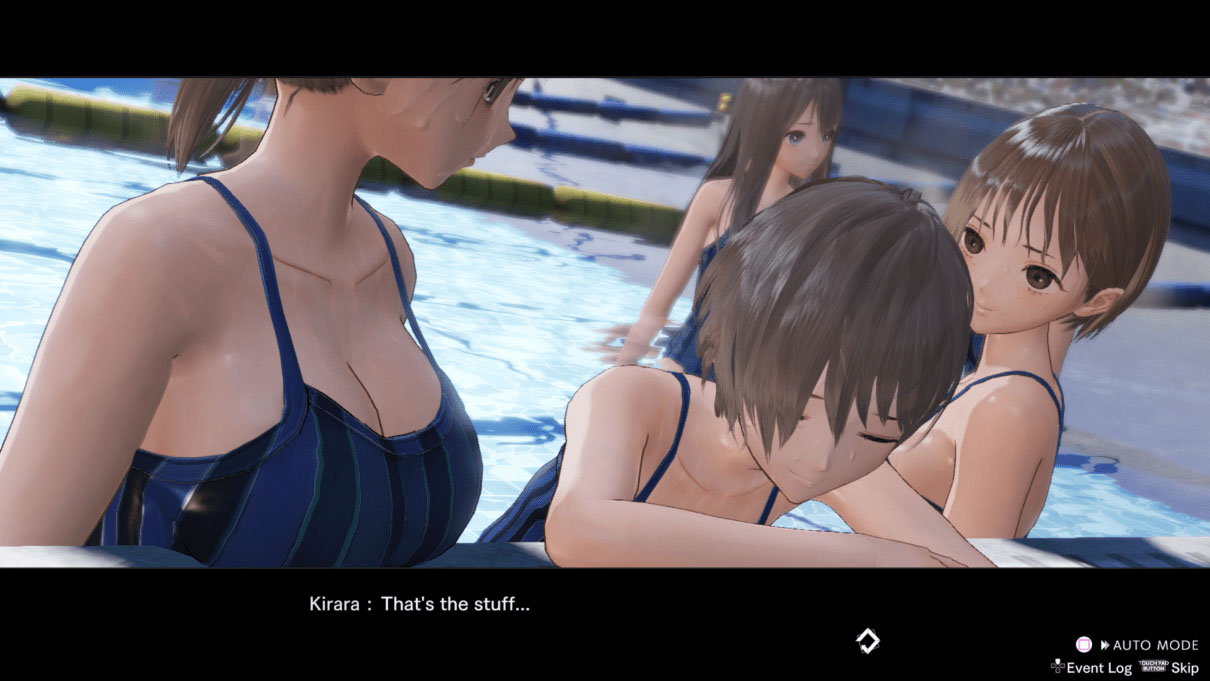Advance dialogue with the diamond arrow indicator
Screen dimensions: 1210x681
pos(867,641)
